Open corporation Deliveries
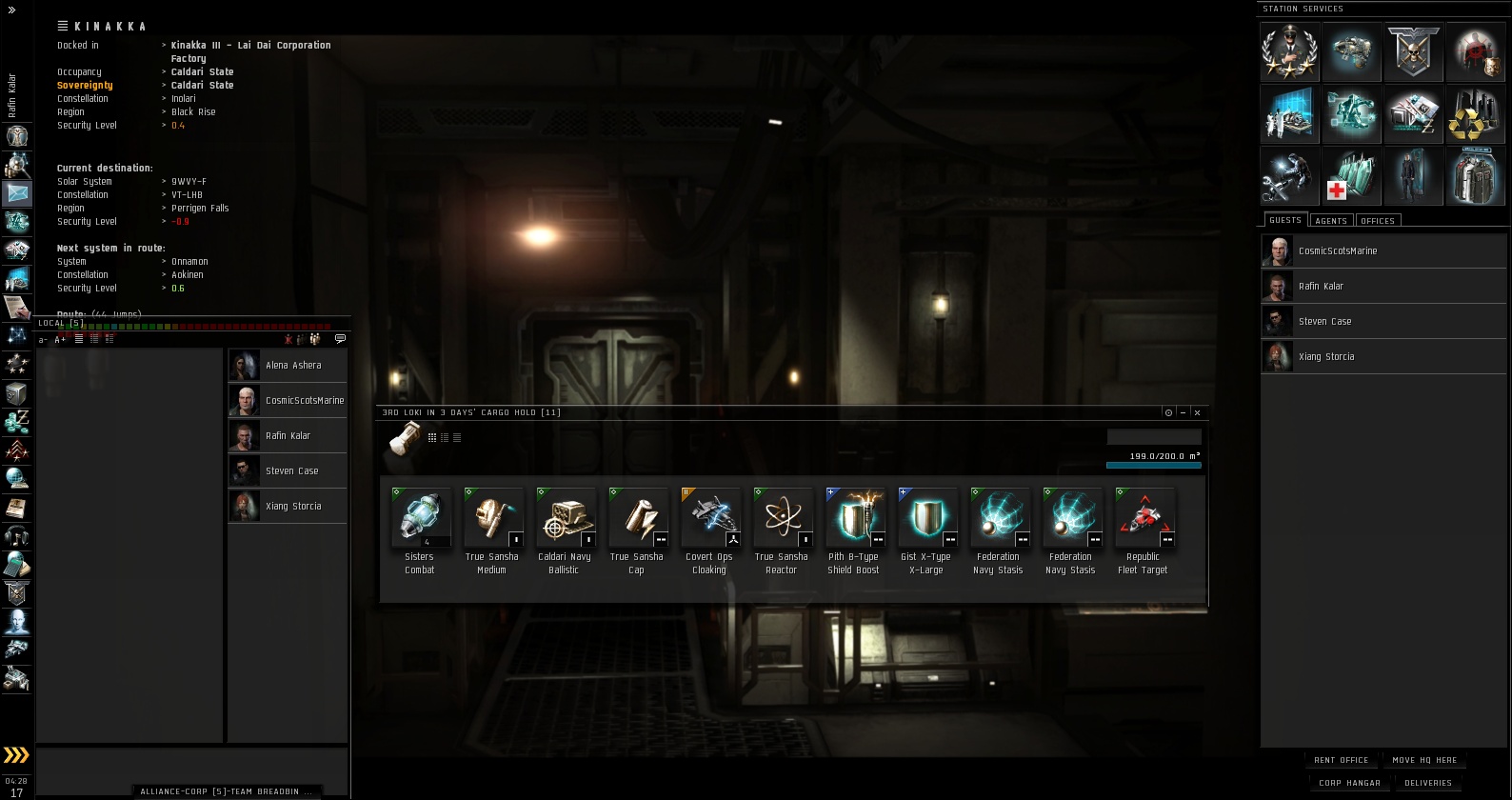This screenshot has height=800, width=1512. 1428,783
